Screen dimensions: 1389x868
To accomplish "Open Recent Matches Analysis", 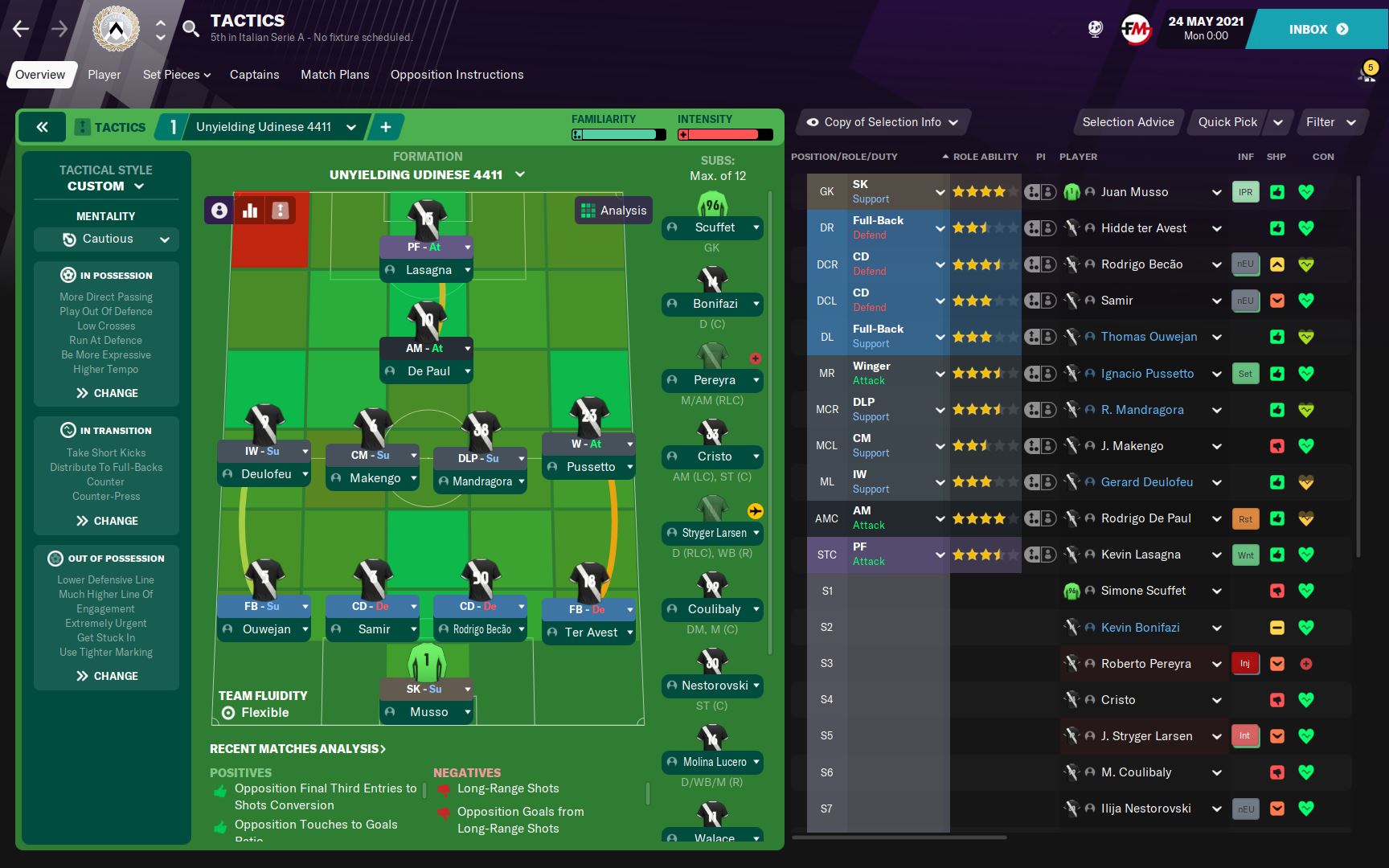I will point(297,749).
